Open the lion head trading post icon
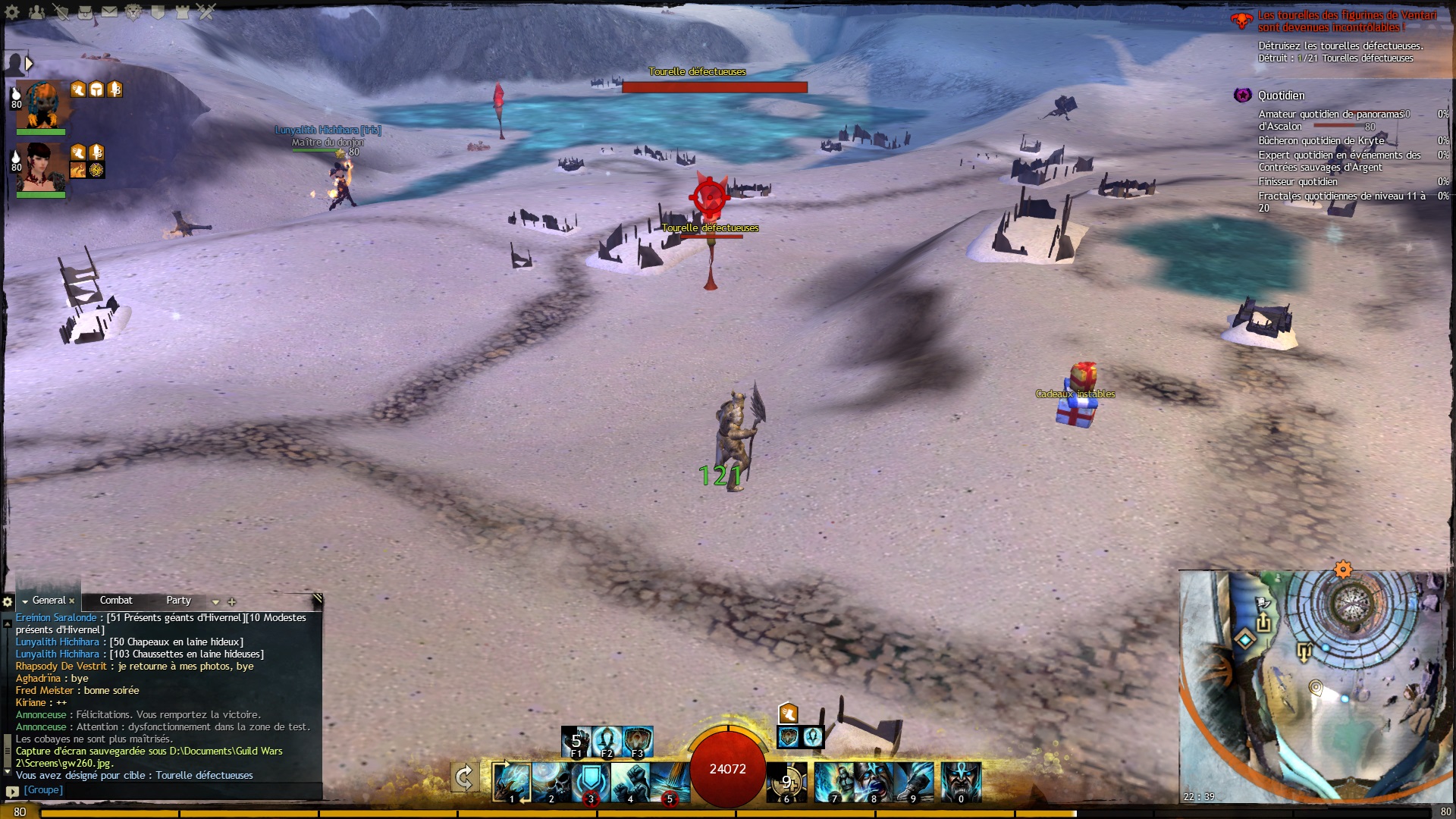Image resolution: width=1456 pixels, height=819 pixels. point(133,12)
